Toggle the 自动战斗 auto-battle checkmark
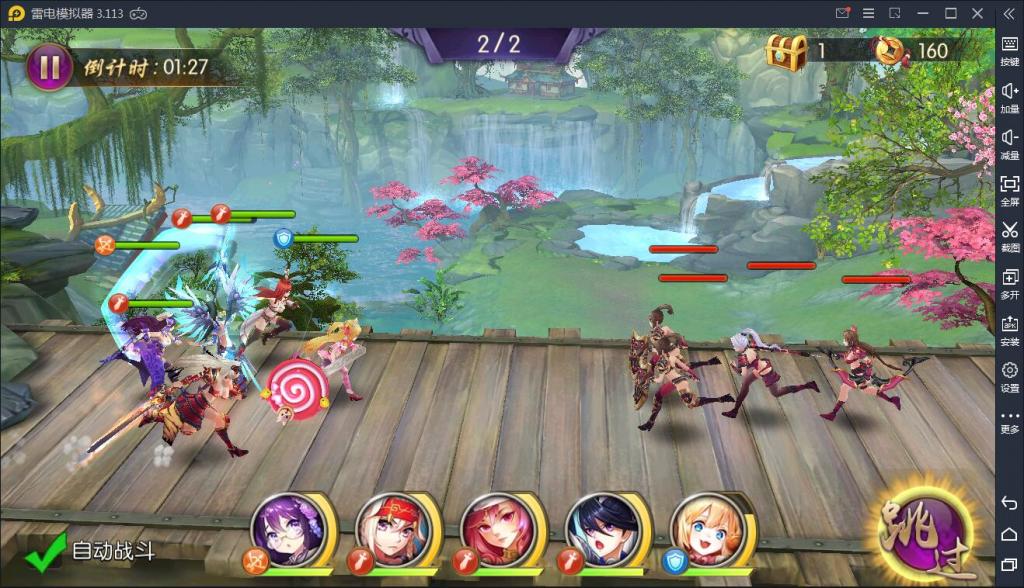 click(x=45, y=552)
